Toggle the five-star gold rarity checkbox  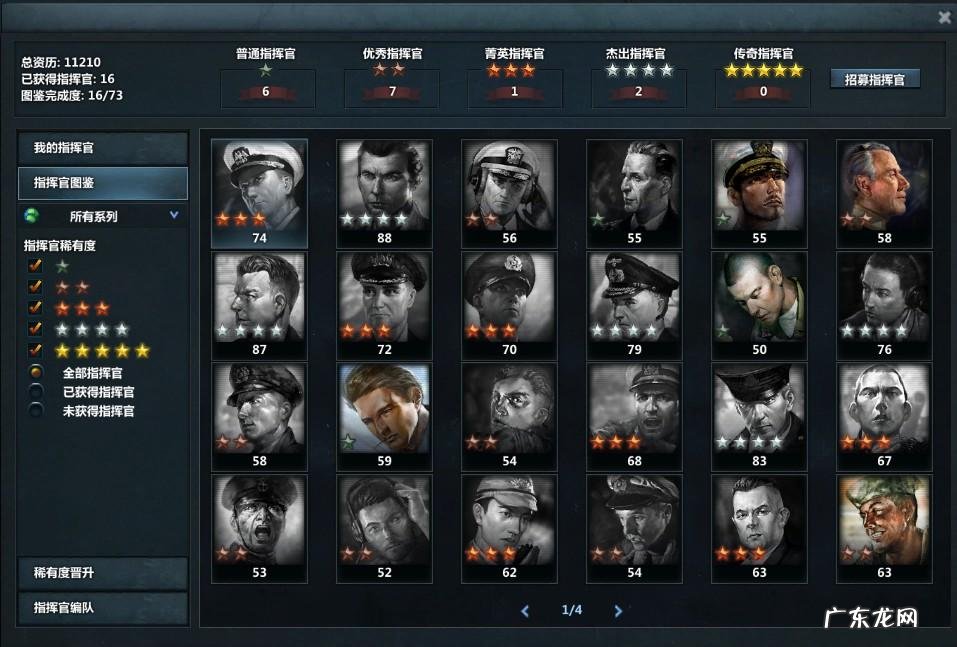coord(36,350)
